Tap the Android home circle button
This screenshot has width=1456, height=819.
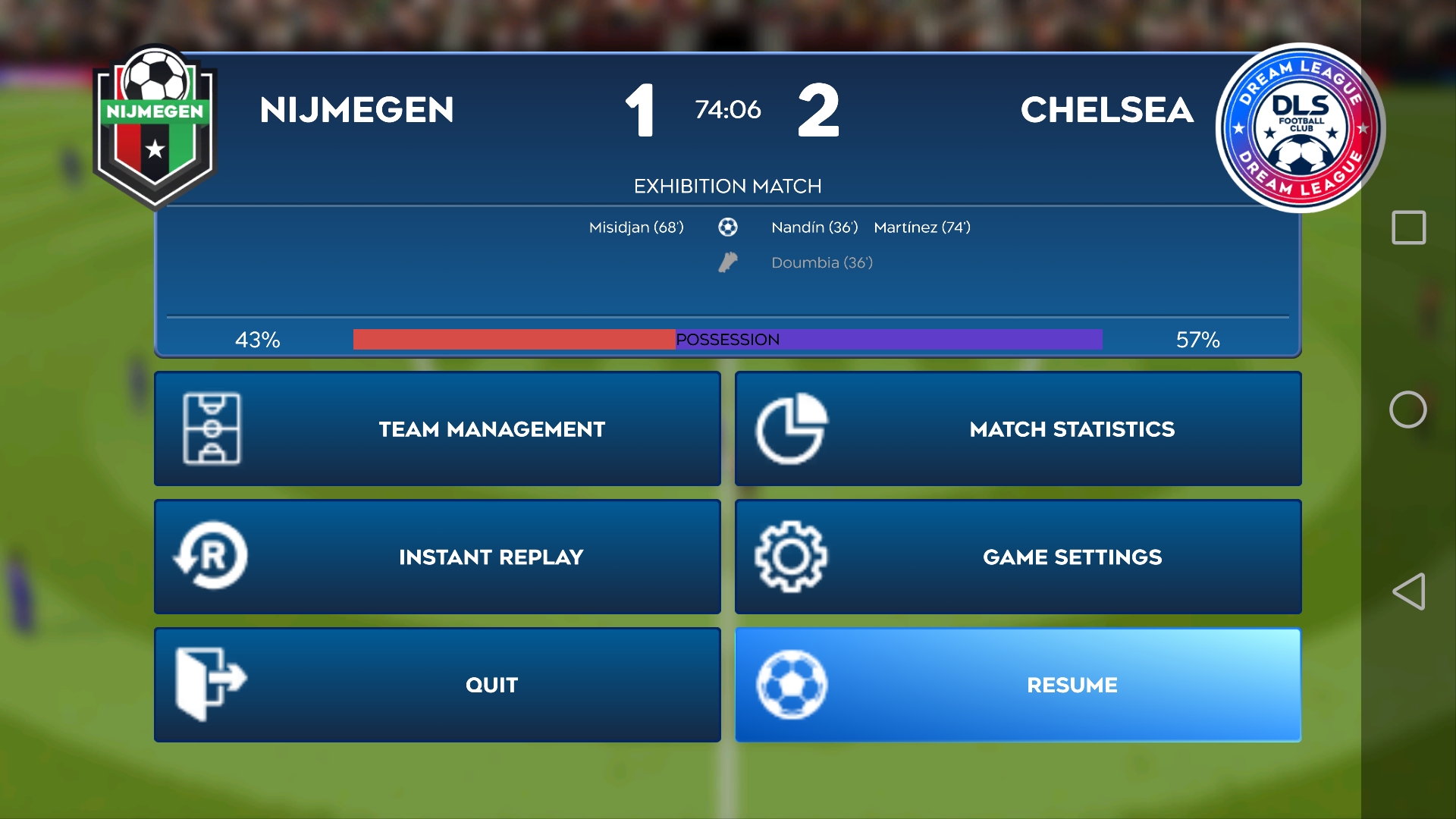point(1408,409)
